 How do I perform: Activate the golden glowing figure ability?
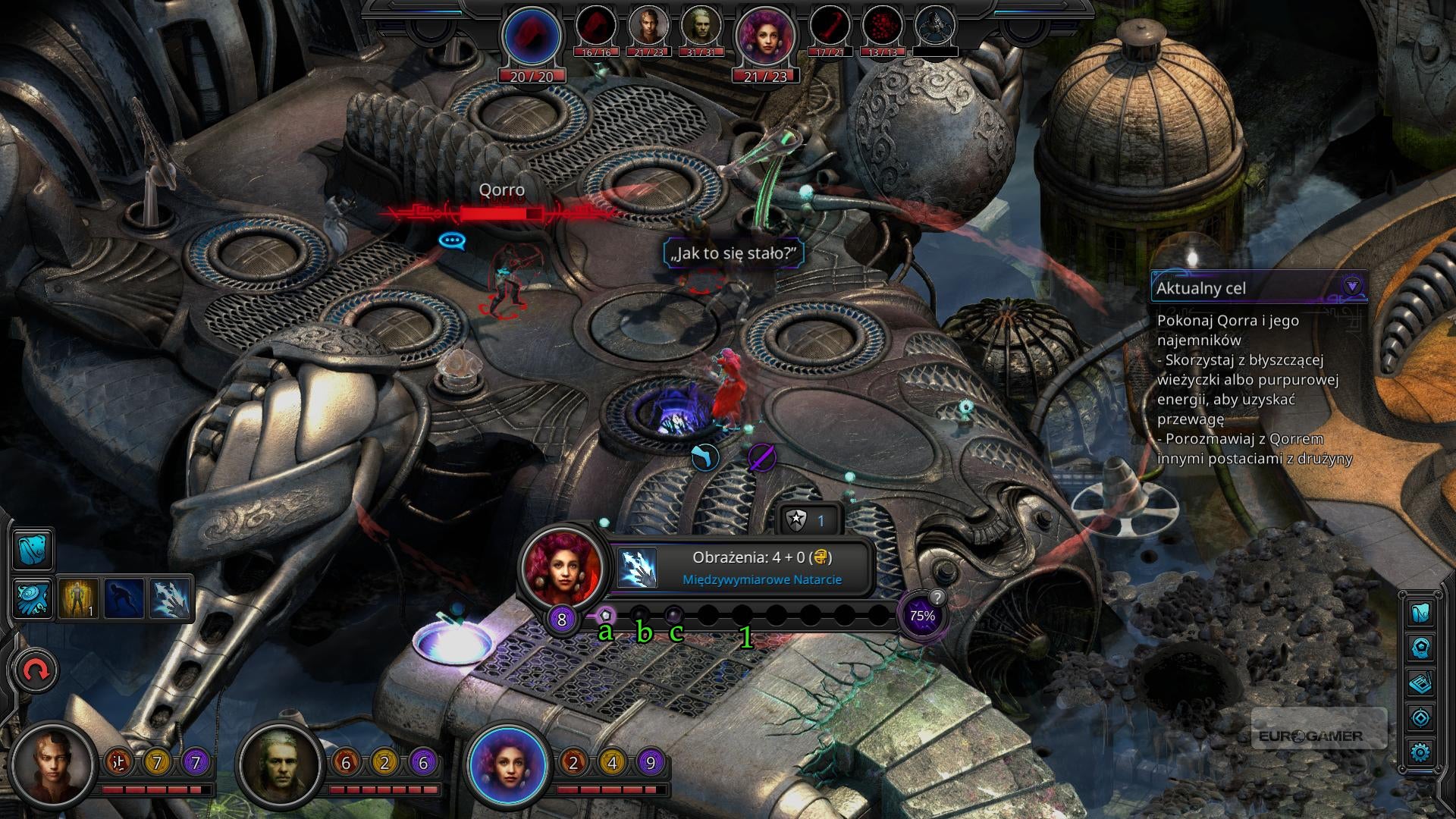(x=79, y=598)
